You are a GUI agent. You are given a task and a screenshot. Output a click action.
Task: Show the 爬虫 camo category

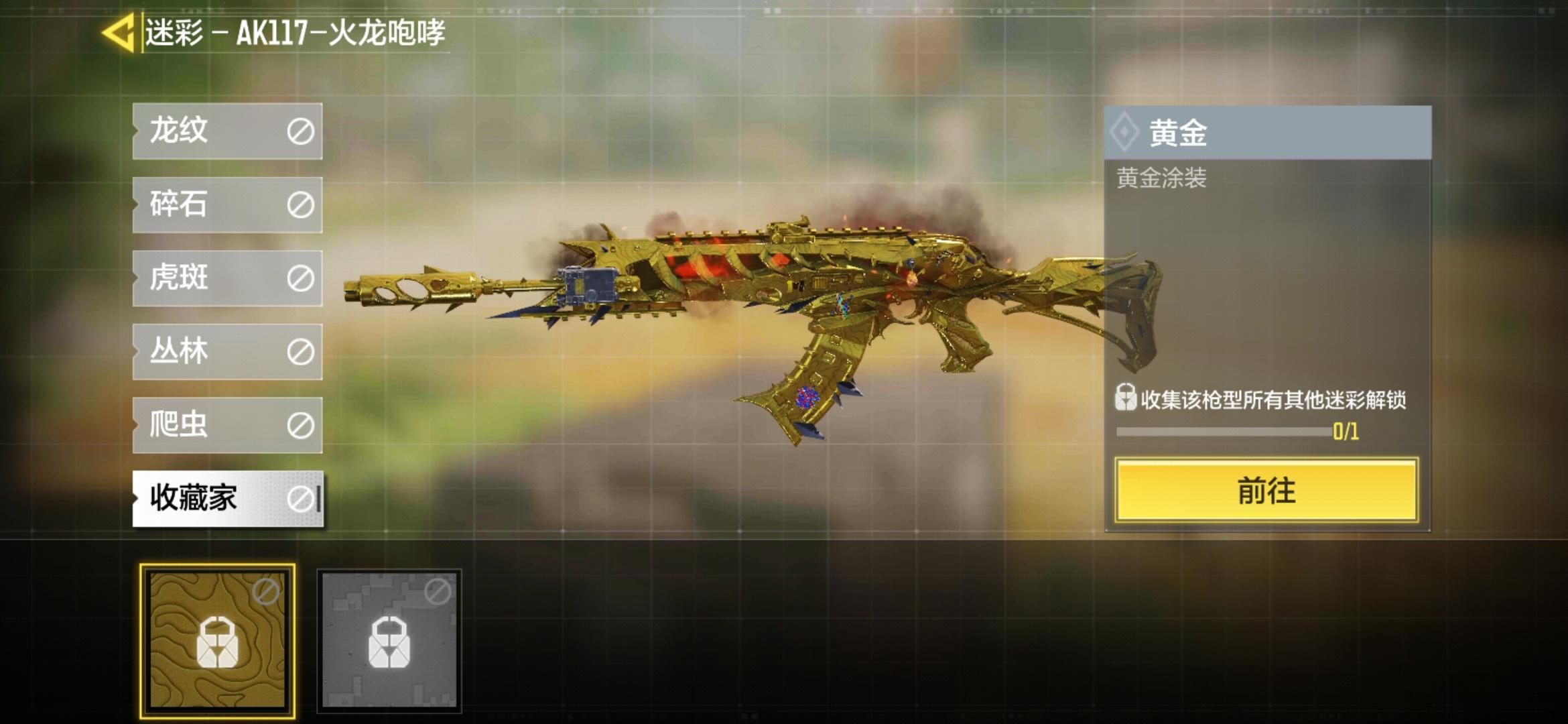click(x=227, y=425)
